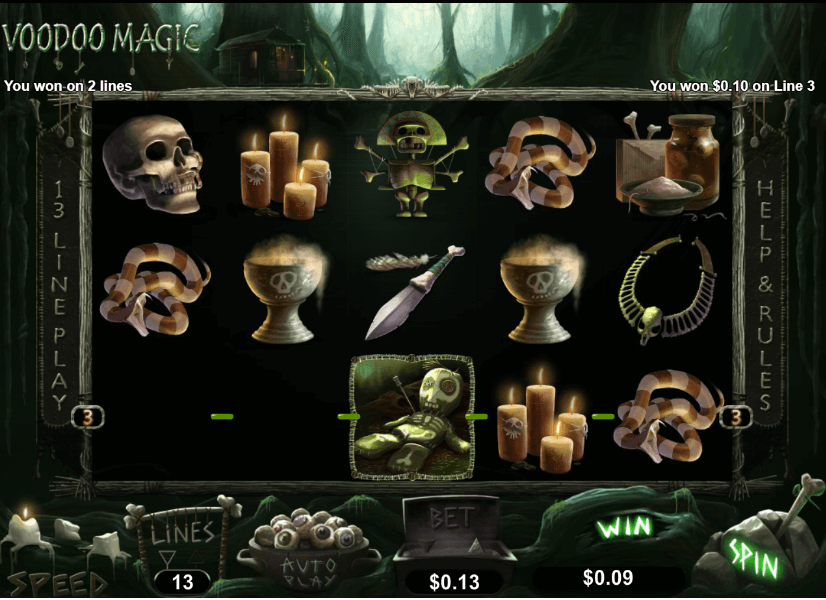Select the 13 Line Play banner
826x600 pixels.
59,296
